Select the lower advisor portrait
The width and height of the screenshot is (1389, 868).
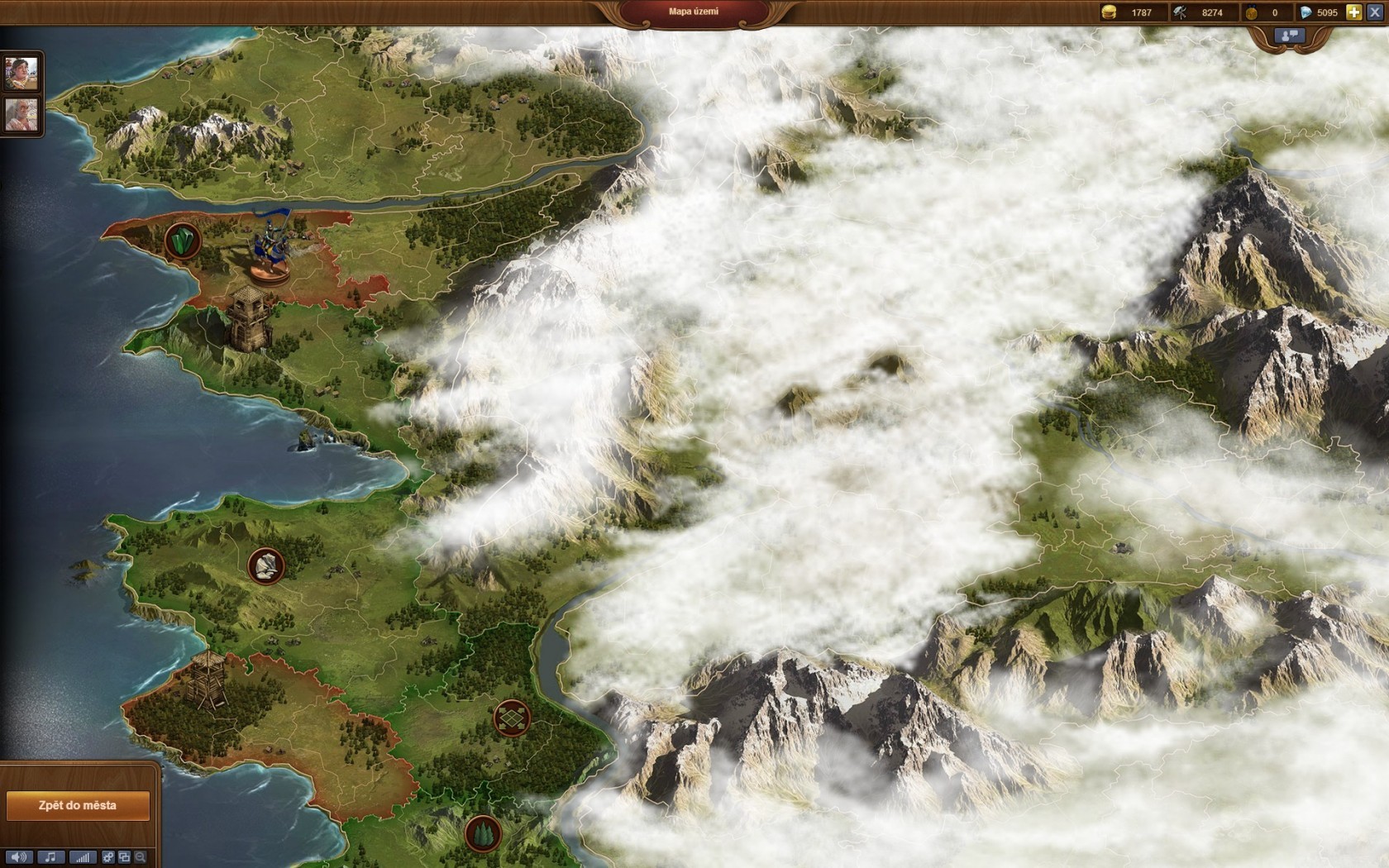point(21,114)
